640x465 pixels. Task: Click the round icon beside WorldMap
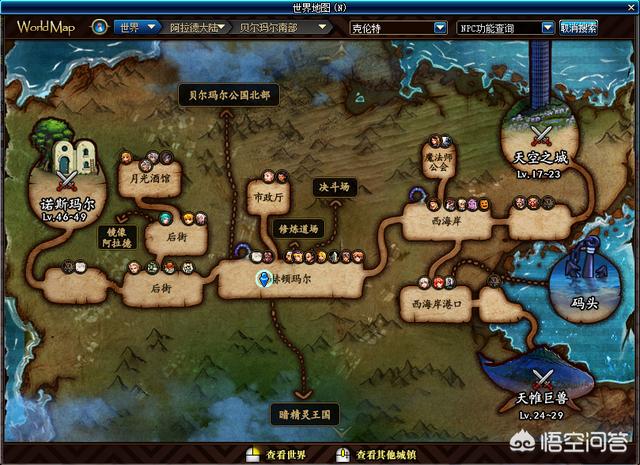tap(99, 27)
